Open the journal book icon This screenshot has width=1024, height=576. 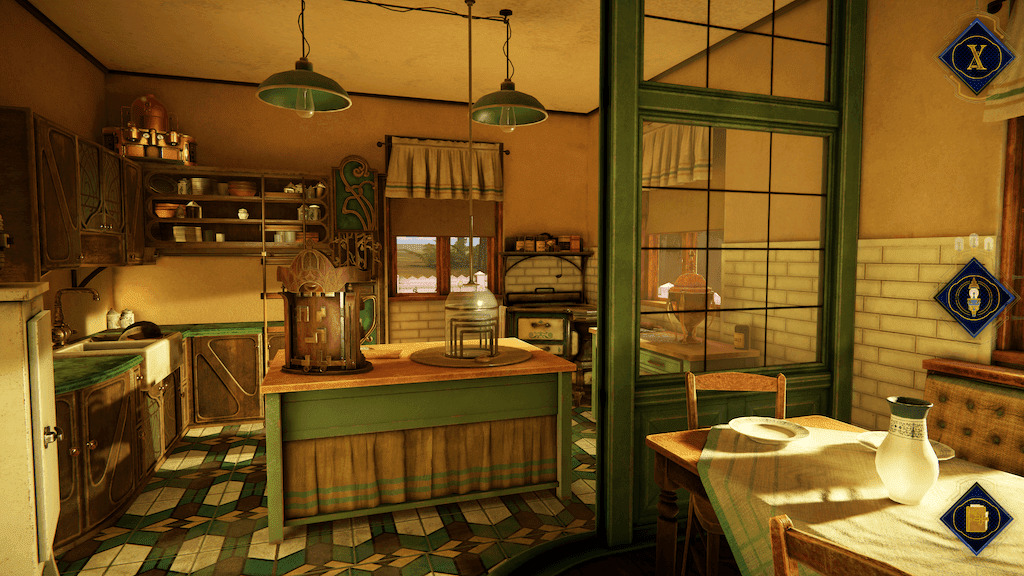pyautogui.click(x=976, y=517)
